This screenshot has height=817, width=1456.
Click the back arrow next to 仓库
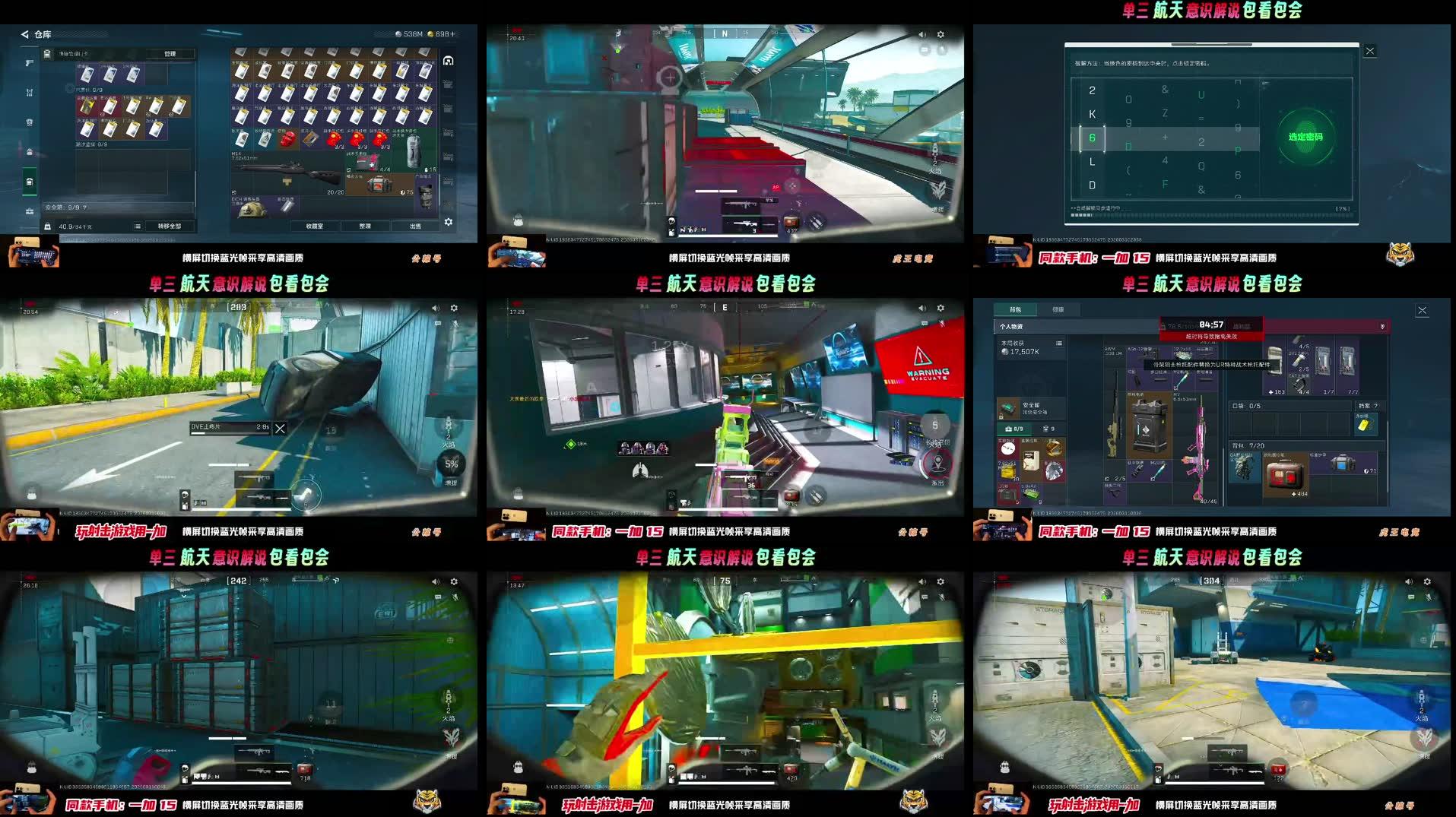(24, 34)
